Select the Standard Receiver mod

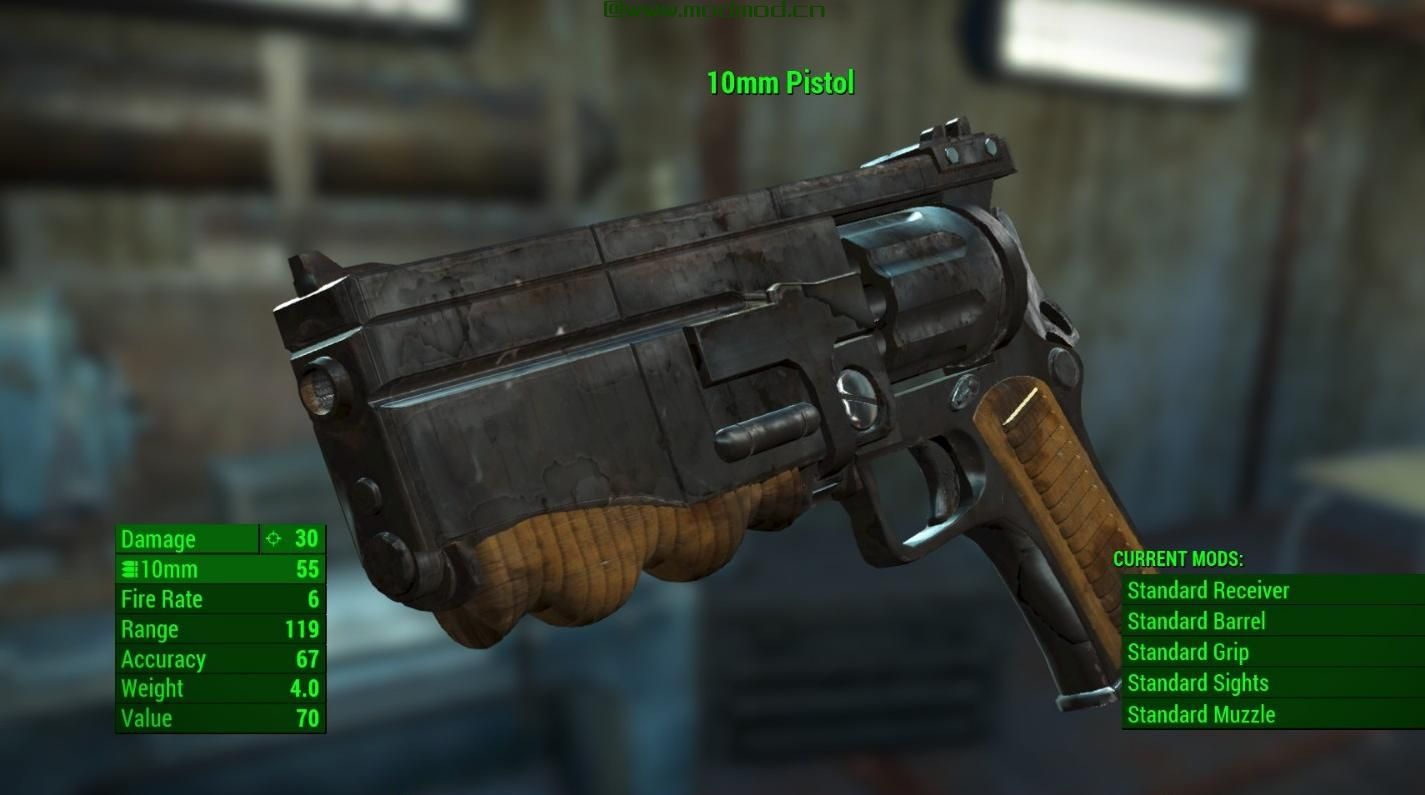click(x=1208, y=590)
